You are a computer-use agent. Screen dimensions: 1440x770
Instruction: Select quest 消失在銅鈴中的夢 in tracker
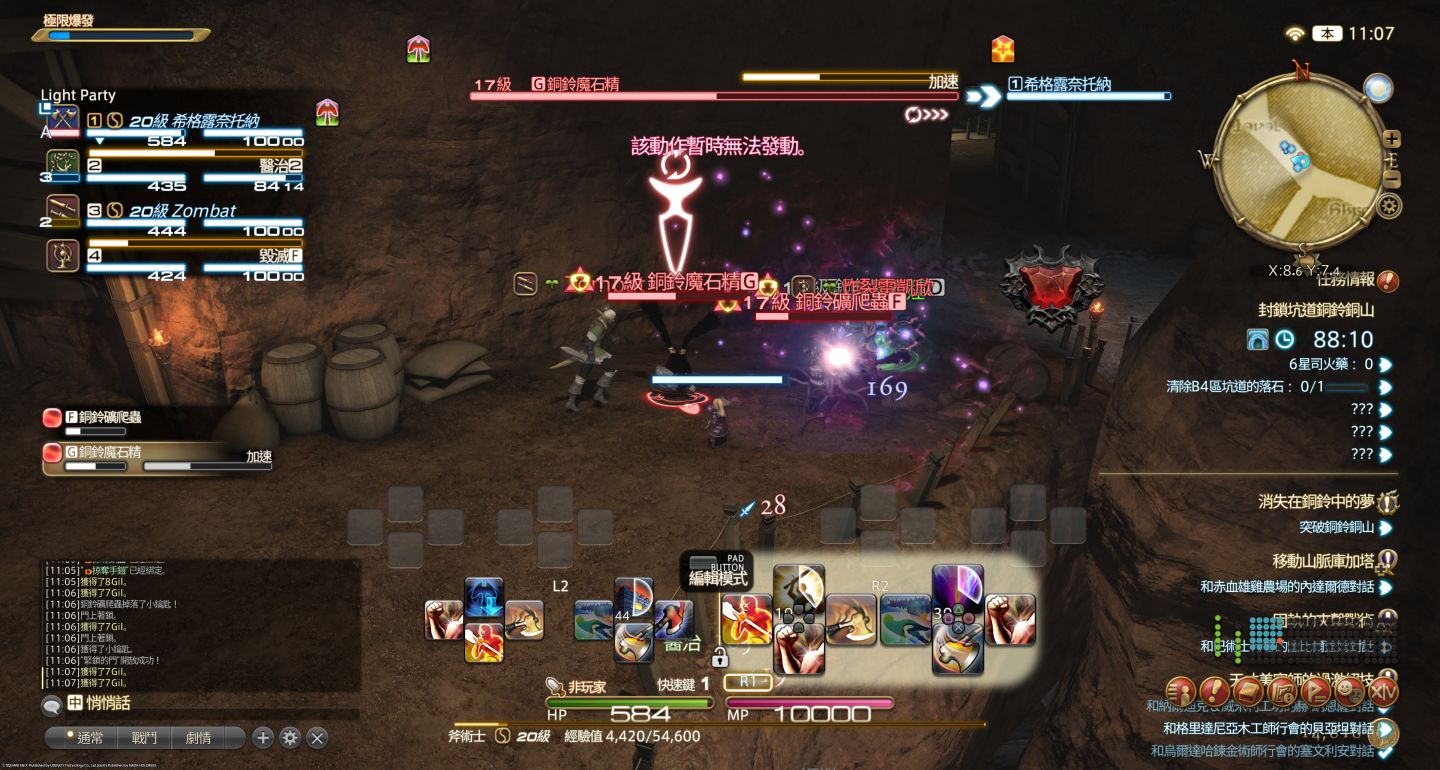[x=1315, y=502]
